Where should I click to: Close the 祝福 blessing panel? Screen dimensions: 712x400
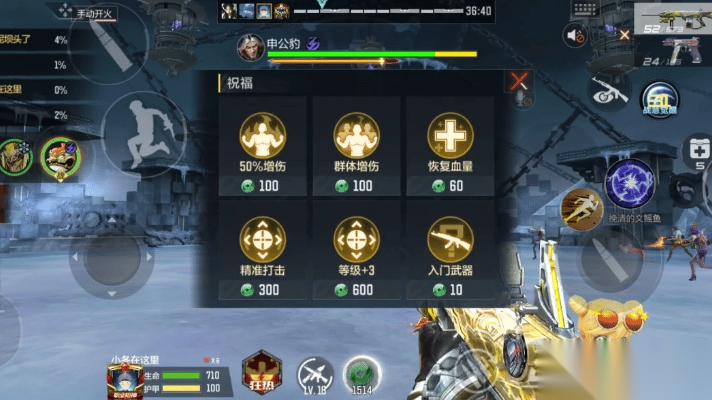click(519, 82)
